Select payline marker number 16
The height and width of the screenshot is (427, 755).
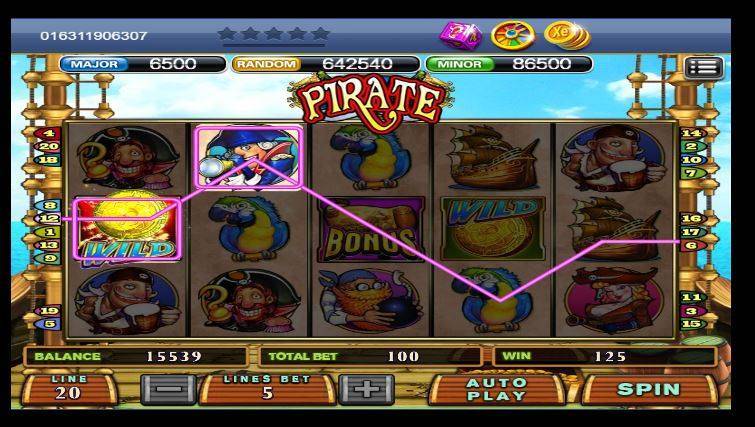tap(690, 218)
